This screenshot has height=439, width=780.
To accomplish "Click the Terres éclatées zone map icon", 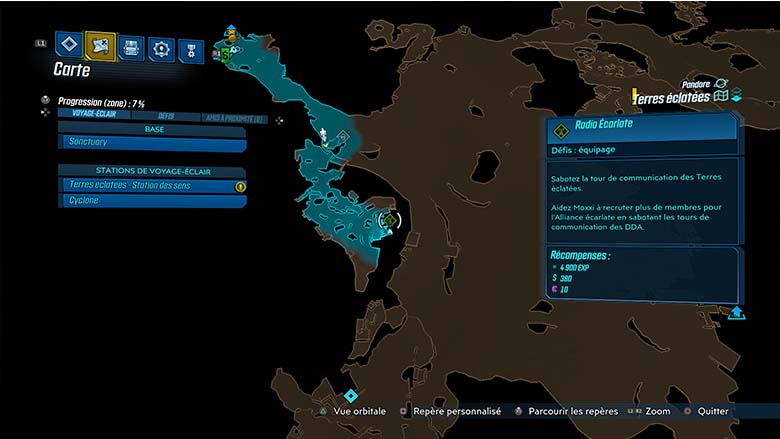I will [720, 97].
